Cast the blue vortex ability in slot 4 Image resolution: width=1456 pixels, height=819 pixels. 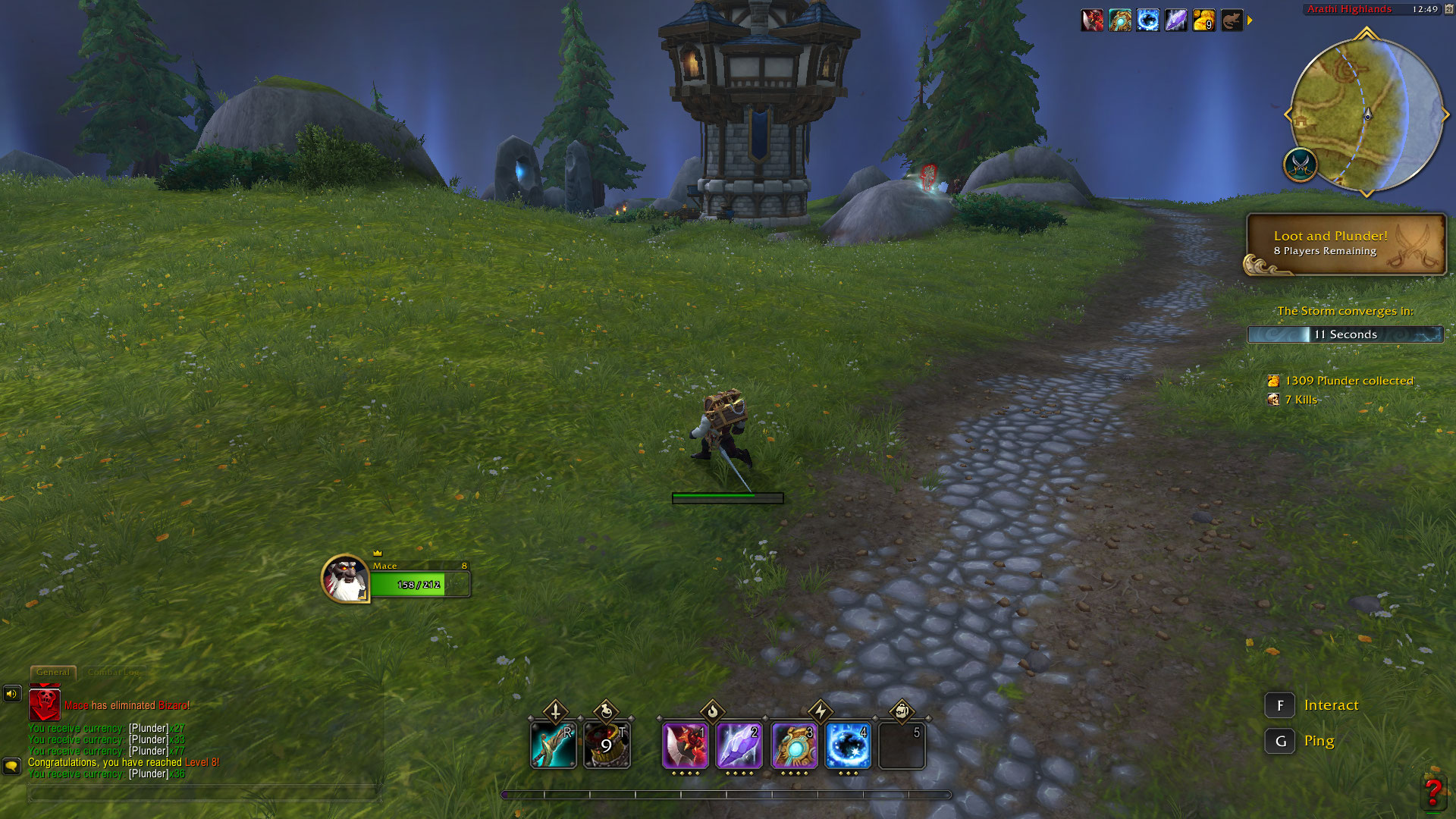pos(848,745)
